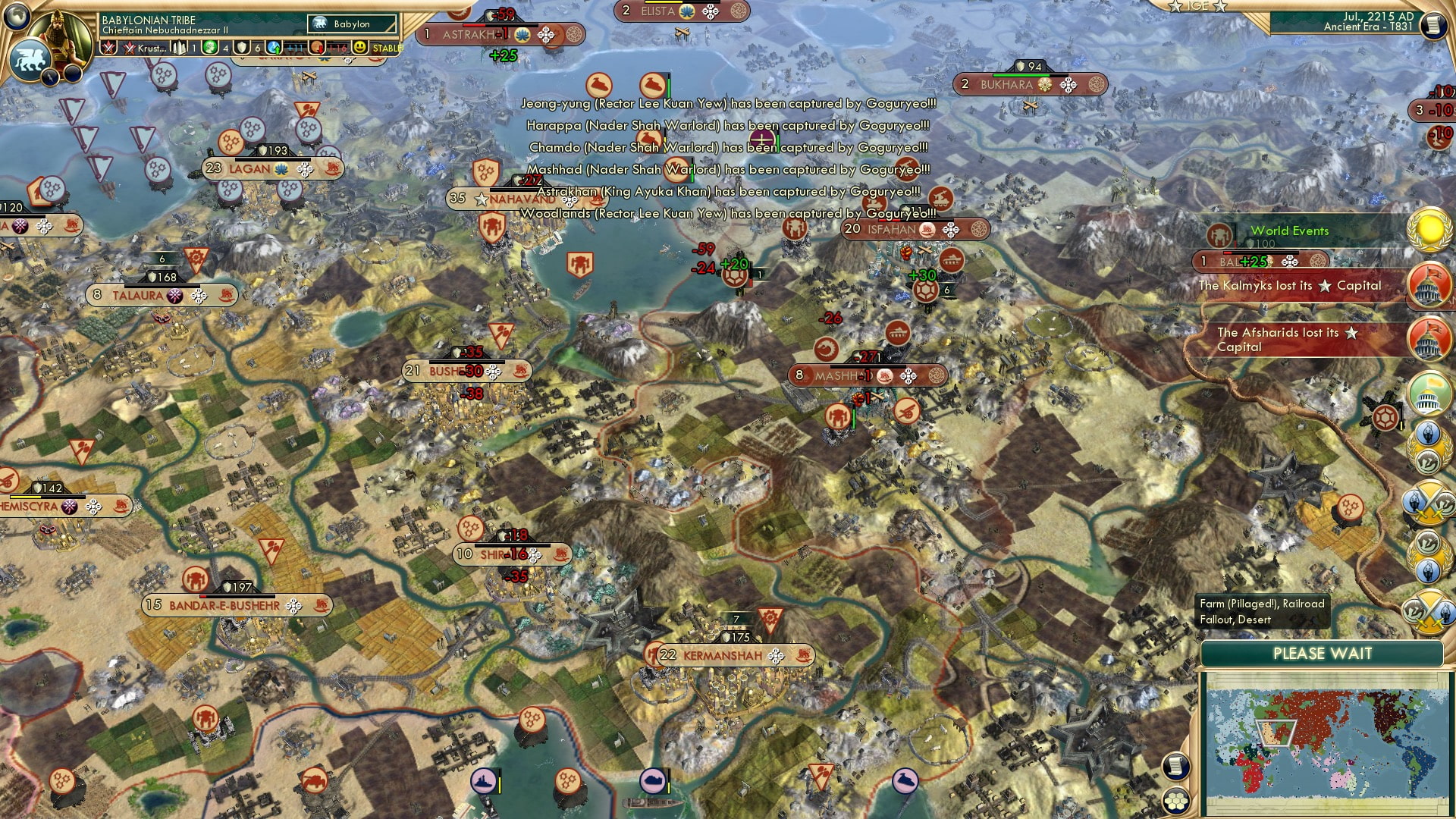Open the notification scroll log icon
The image size is (1456, 819).
(1176, 764)
